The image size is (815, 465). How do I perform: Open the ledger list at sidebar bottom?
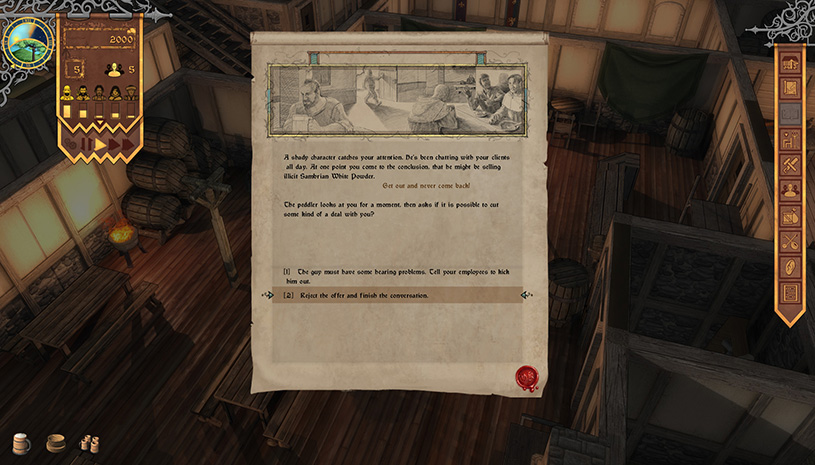[x=790, y=294]
